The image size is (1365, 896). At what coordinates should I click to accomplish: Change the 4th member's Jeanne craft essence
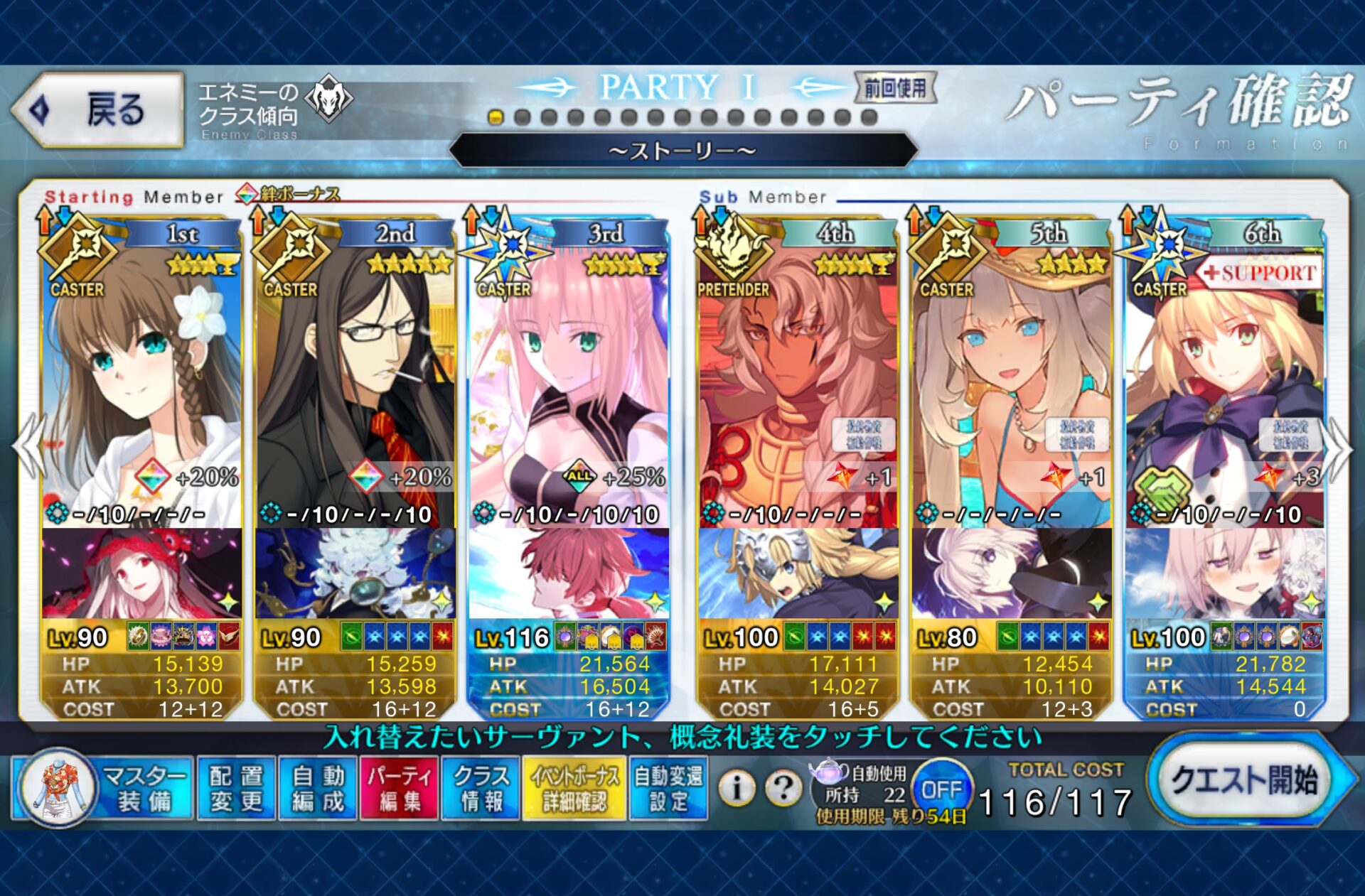tap(798, 573)
